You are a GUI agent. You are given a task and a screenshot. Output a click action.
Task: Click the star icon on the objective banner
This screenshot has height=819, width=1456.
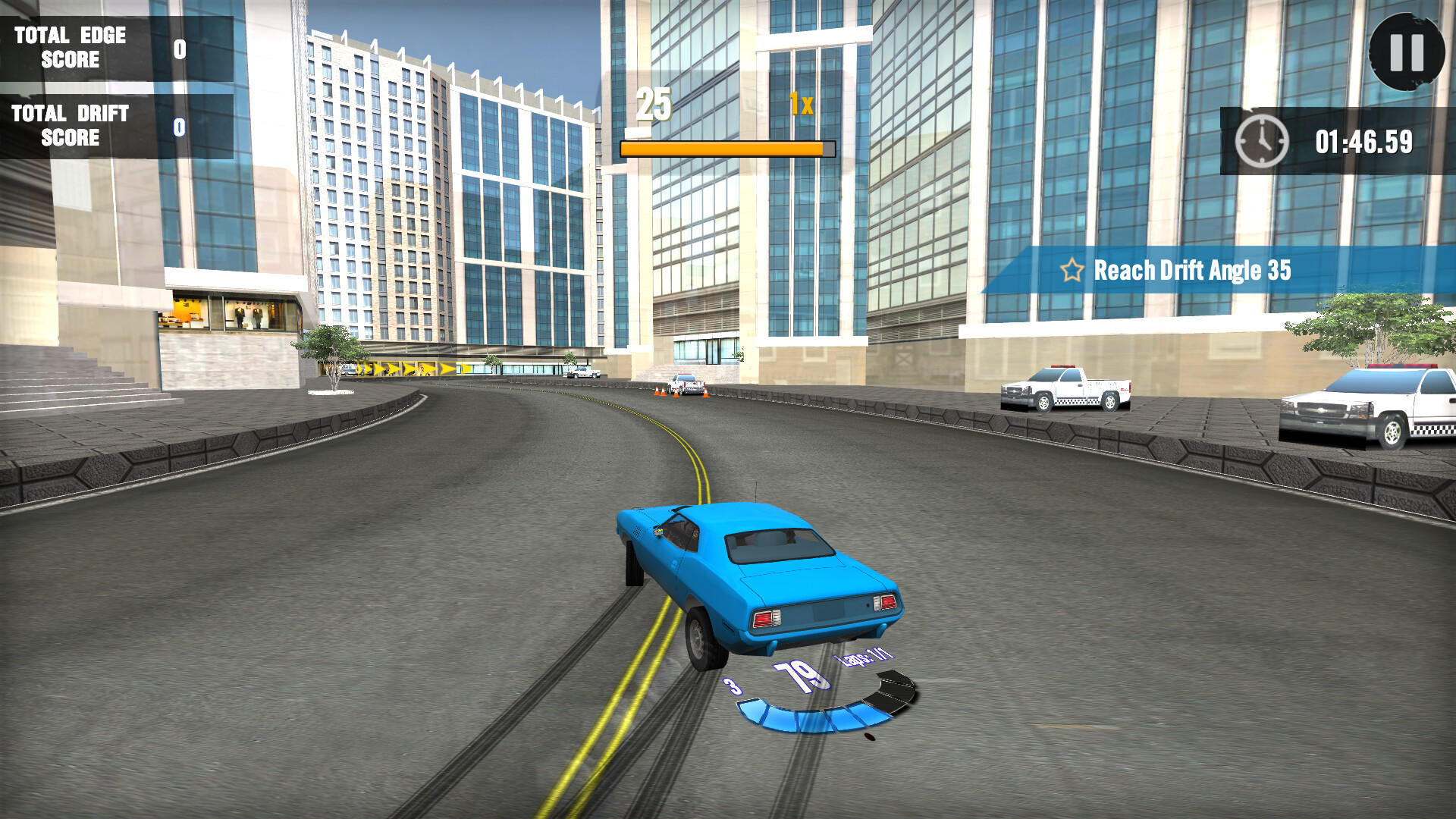[x=1072, y=269]
